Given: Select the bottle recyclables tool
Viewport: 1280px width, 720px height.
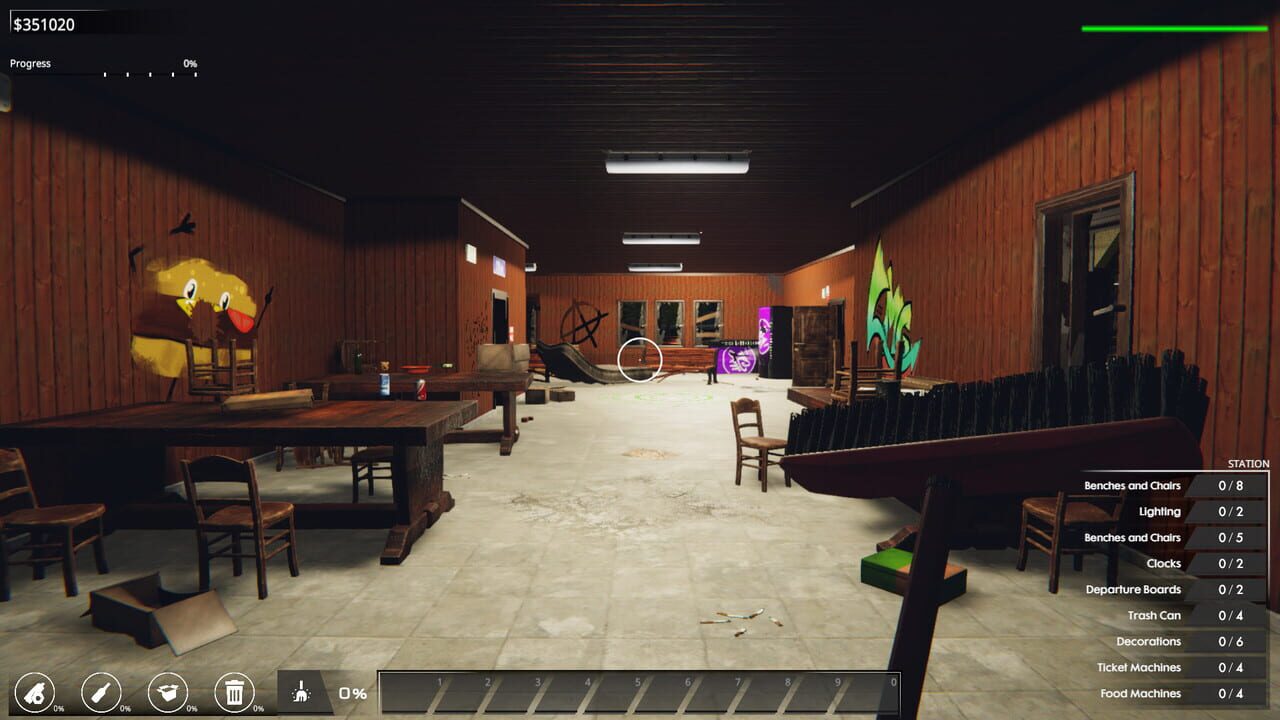Looking at the screenshot, I should pos(100,690).
